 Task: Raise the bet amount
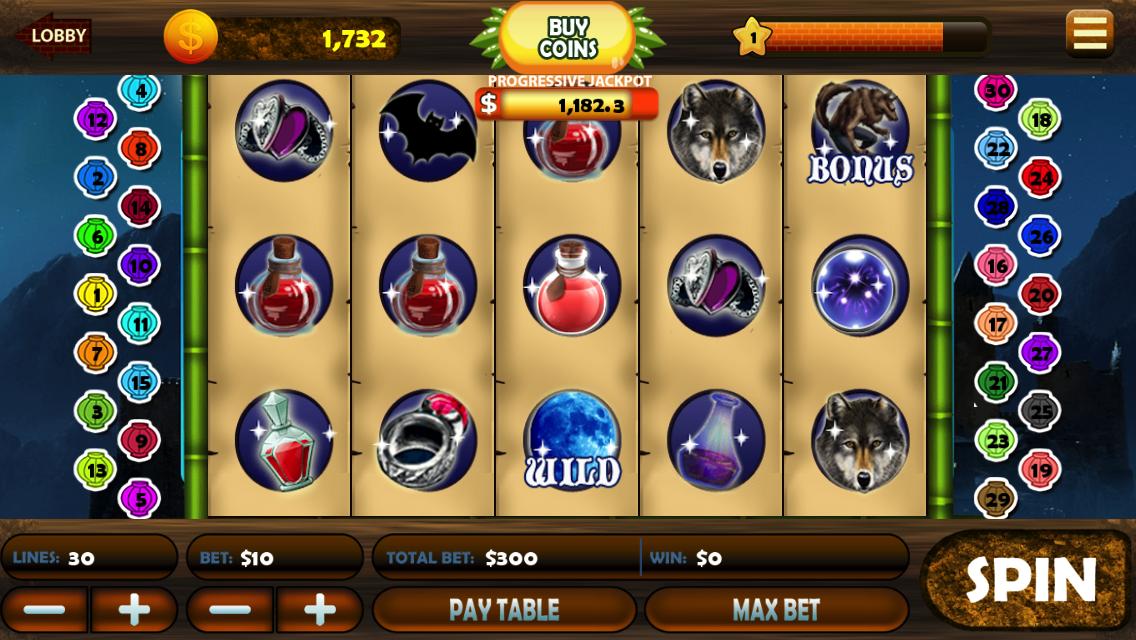[319, 610]
